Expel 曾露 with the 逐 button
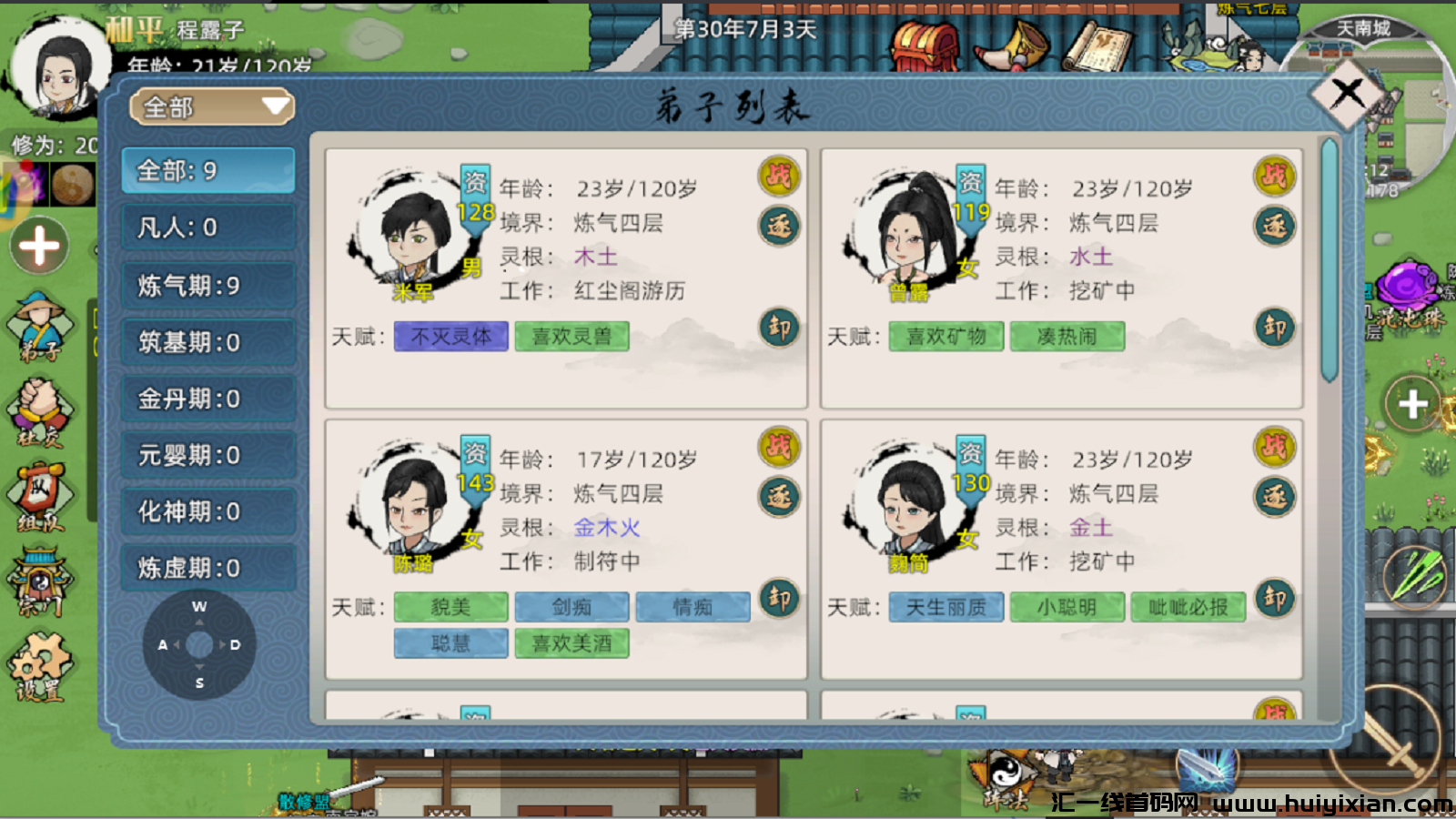 (1274, 226)
